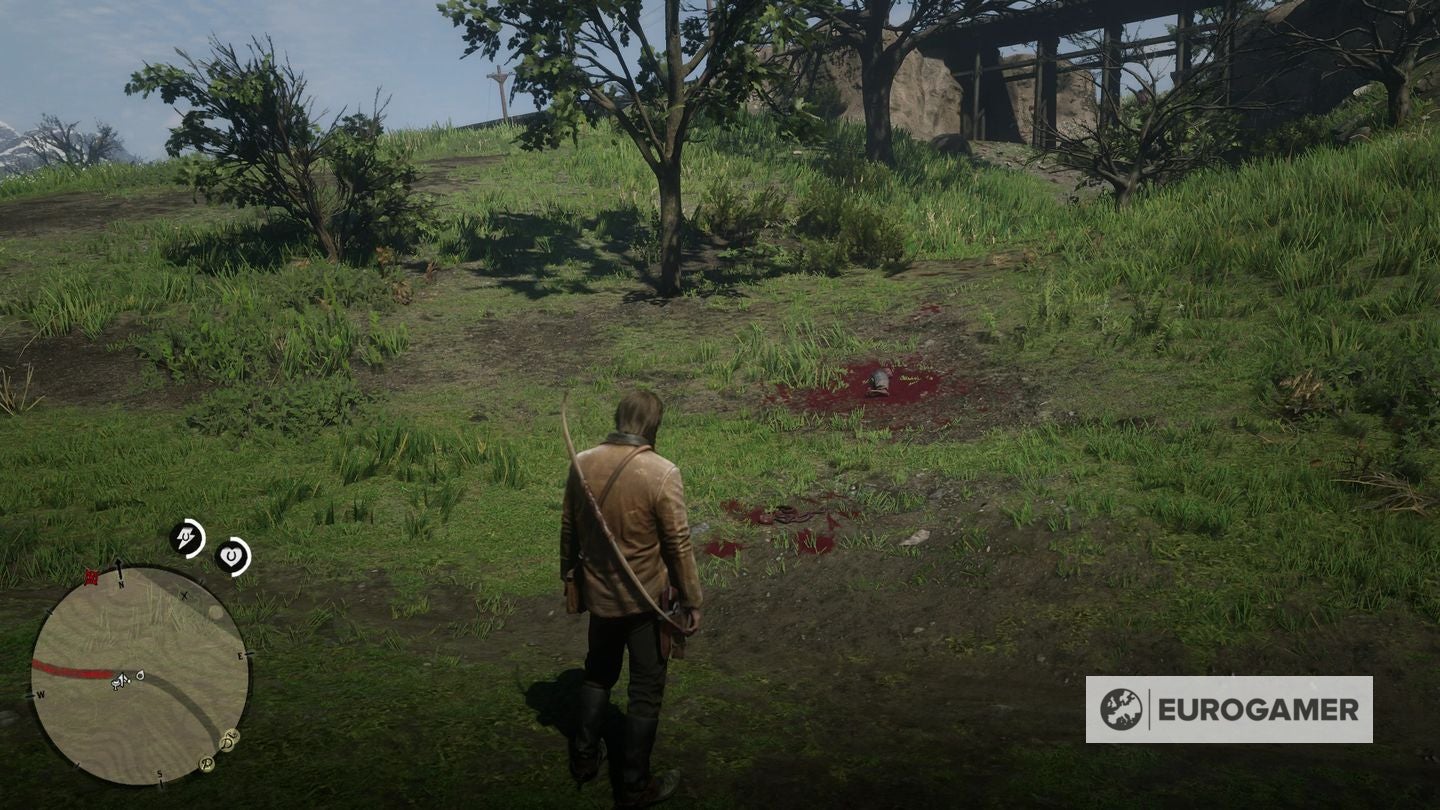Click the south S label on the compass
Screen dimensions: 1440x810
tap(160, 774)
